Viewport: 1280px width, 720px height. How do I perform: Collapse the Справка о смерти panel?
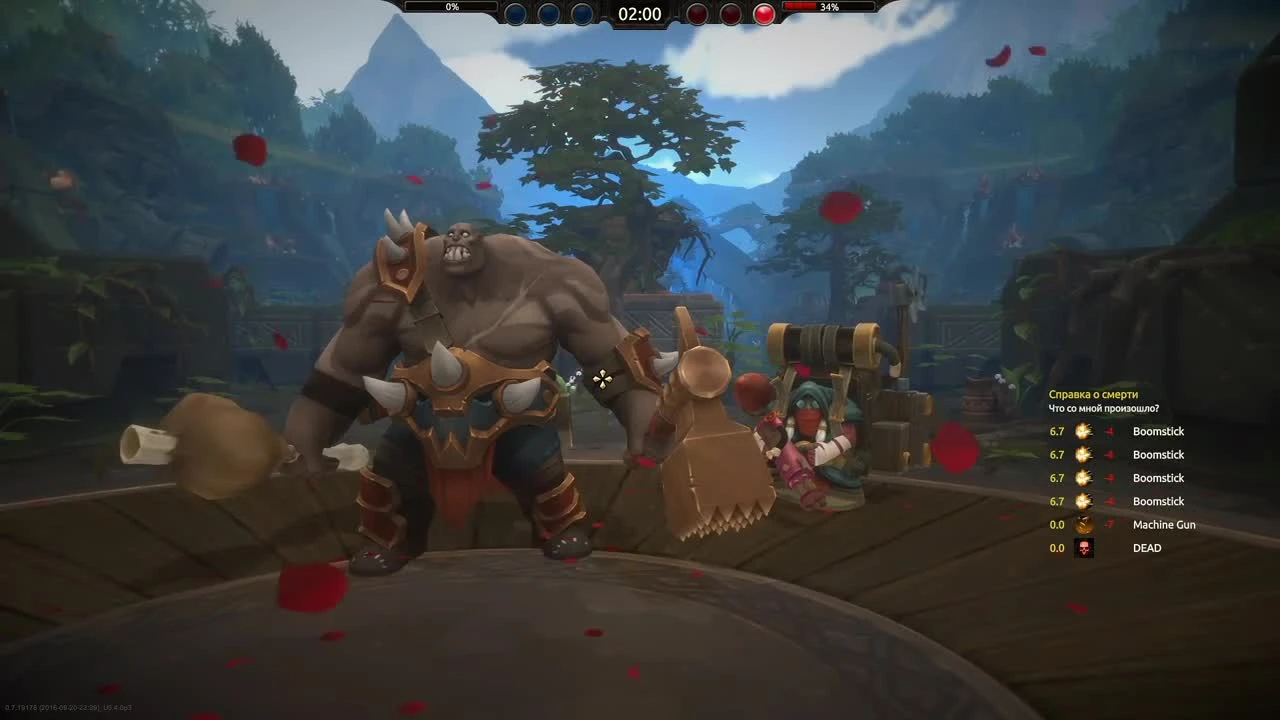point(1095,394)
